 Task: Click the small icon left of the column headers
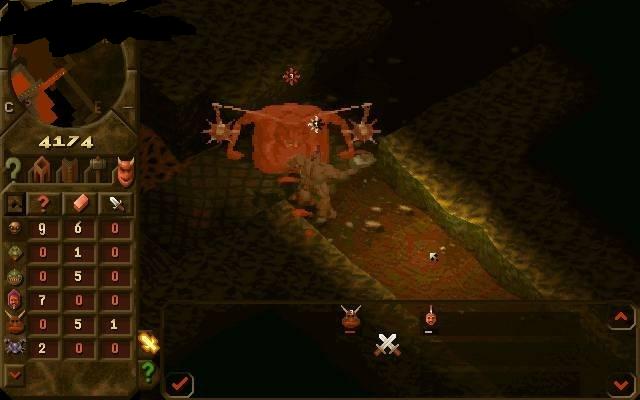[x=15, y=203]
